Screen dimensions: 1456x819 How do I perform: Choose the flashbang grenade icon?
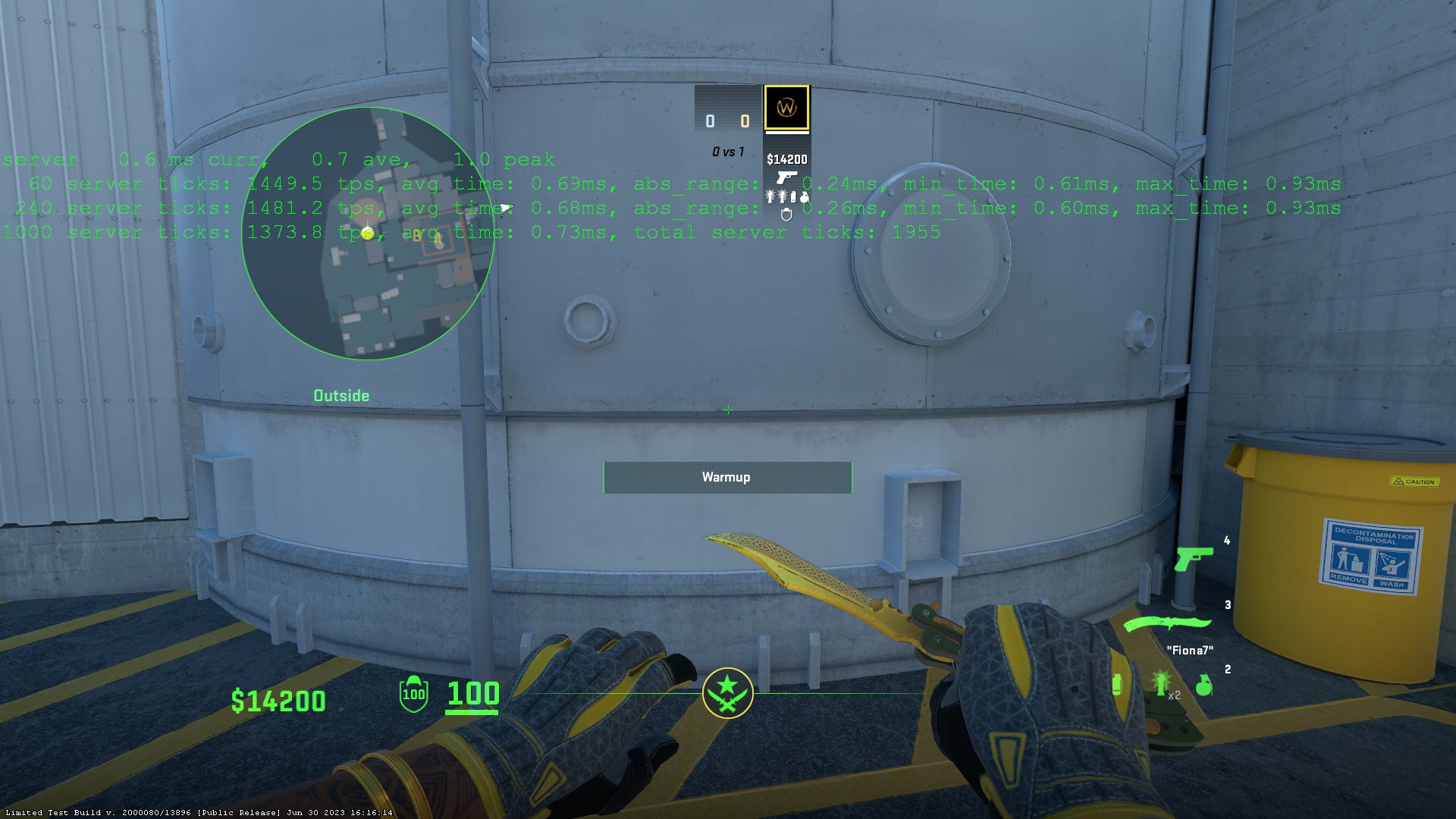click(x=1160, y=683)
